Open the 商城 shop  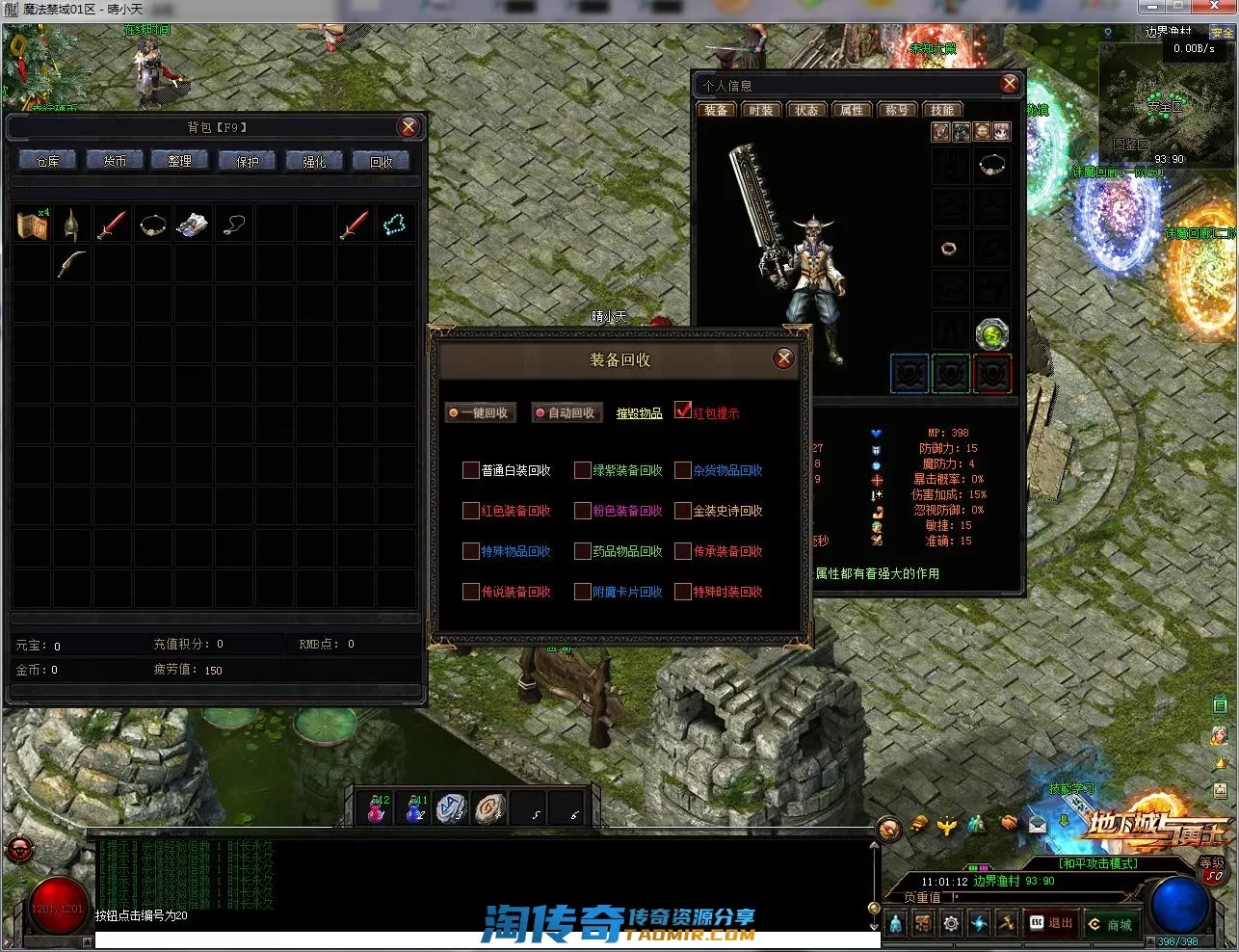1110,924
